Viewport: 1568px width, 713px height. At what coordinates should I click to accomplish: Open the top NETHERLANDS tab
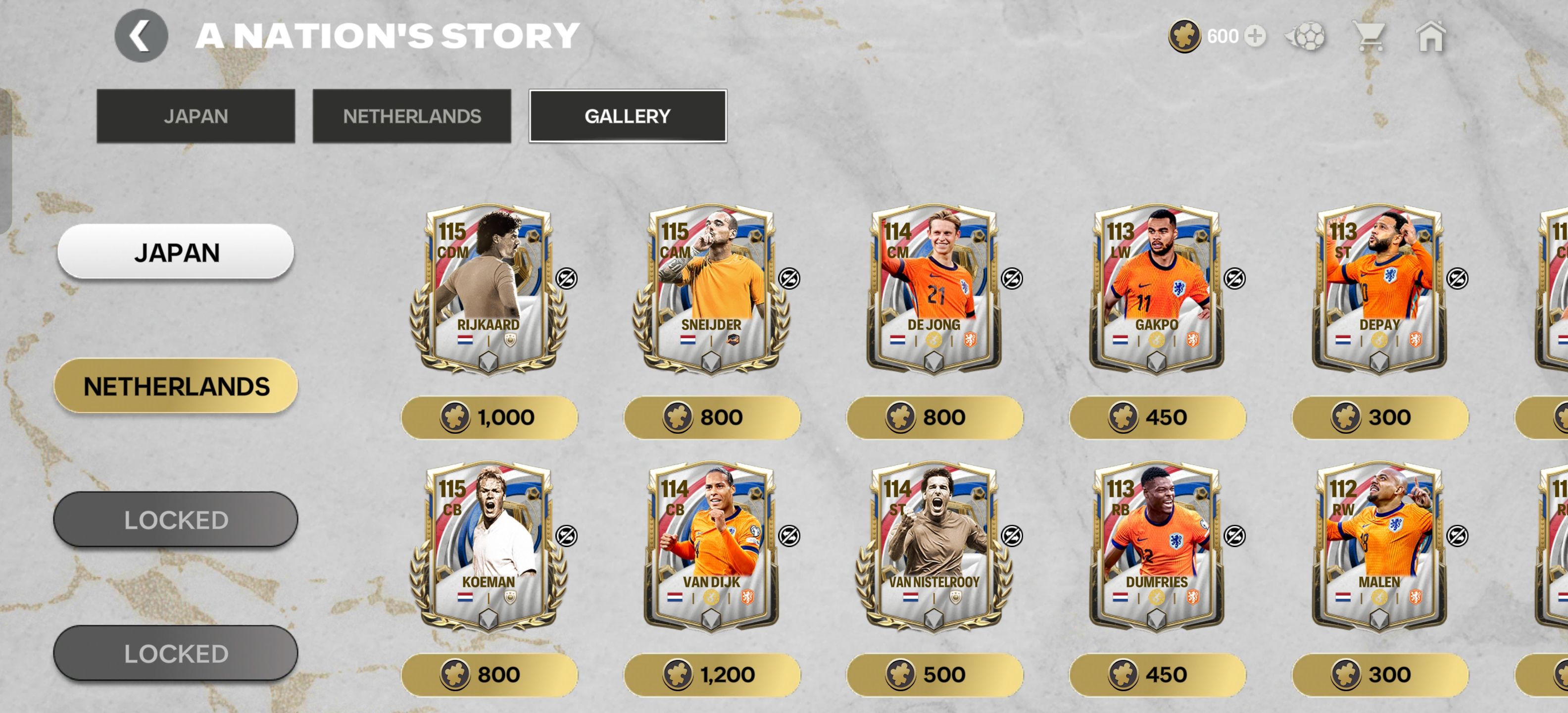click(411, 116)
